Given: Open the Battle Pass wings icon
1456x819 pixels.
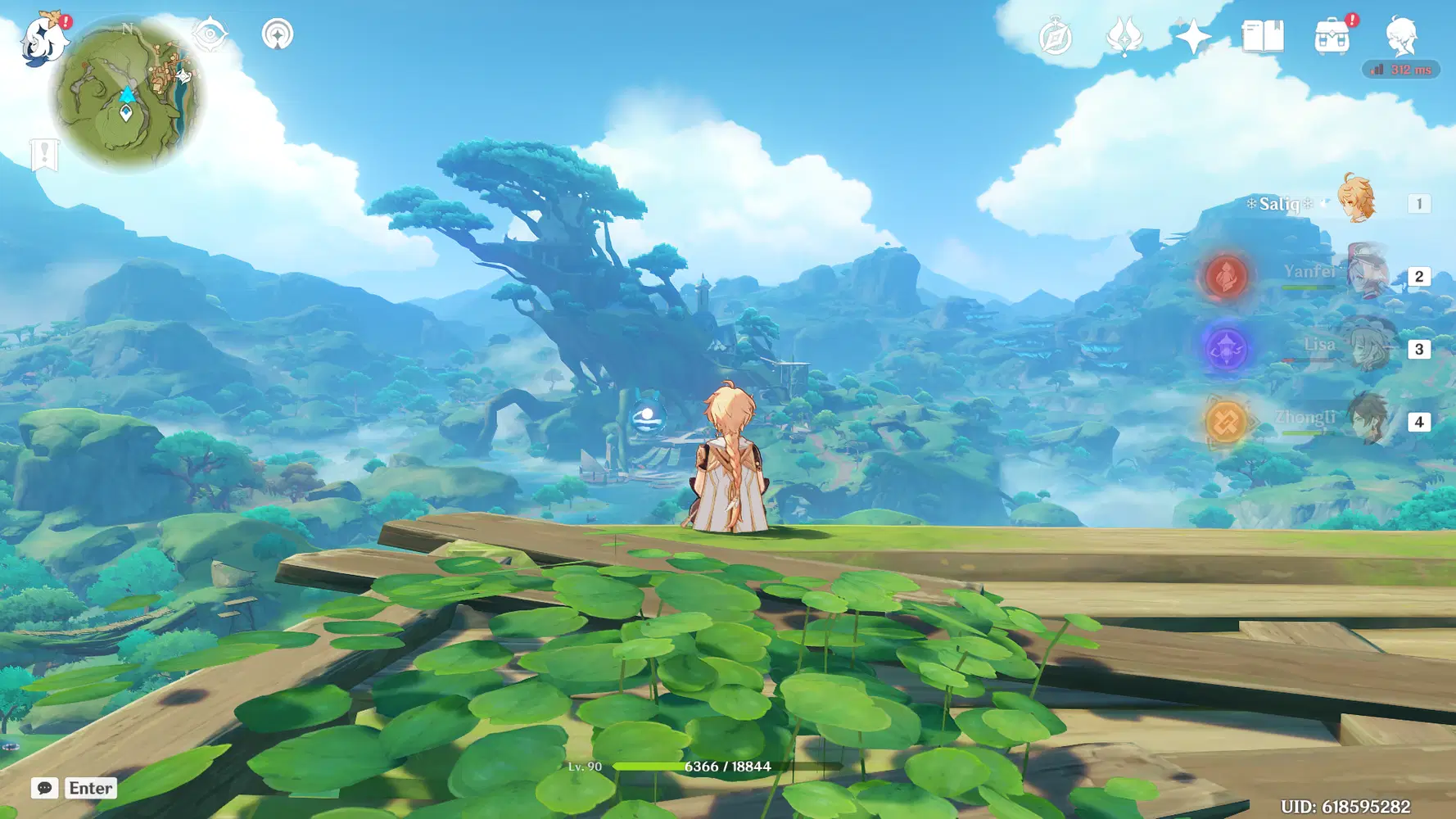Looking at the screenshot, I should [1125, 35].
